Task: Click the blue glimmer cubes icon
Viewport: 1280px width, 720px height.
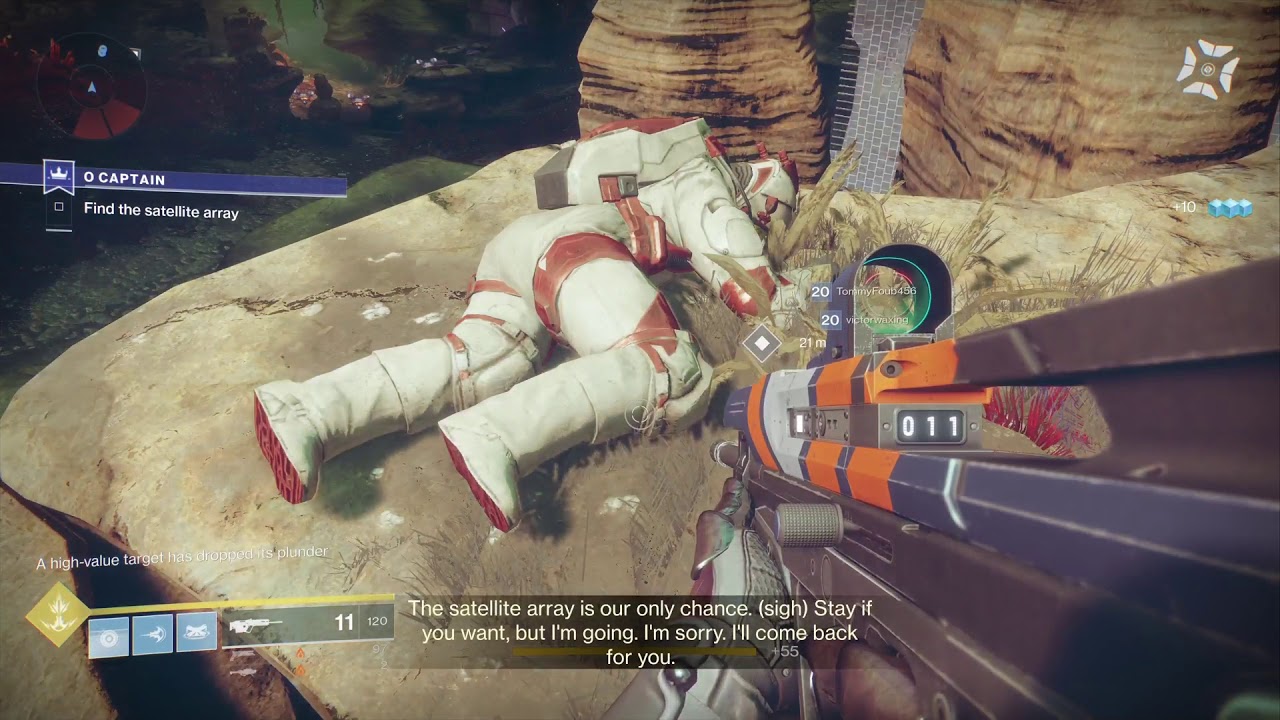Action: coord(1230,208)
